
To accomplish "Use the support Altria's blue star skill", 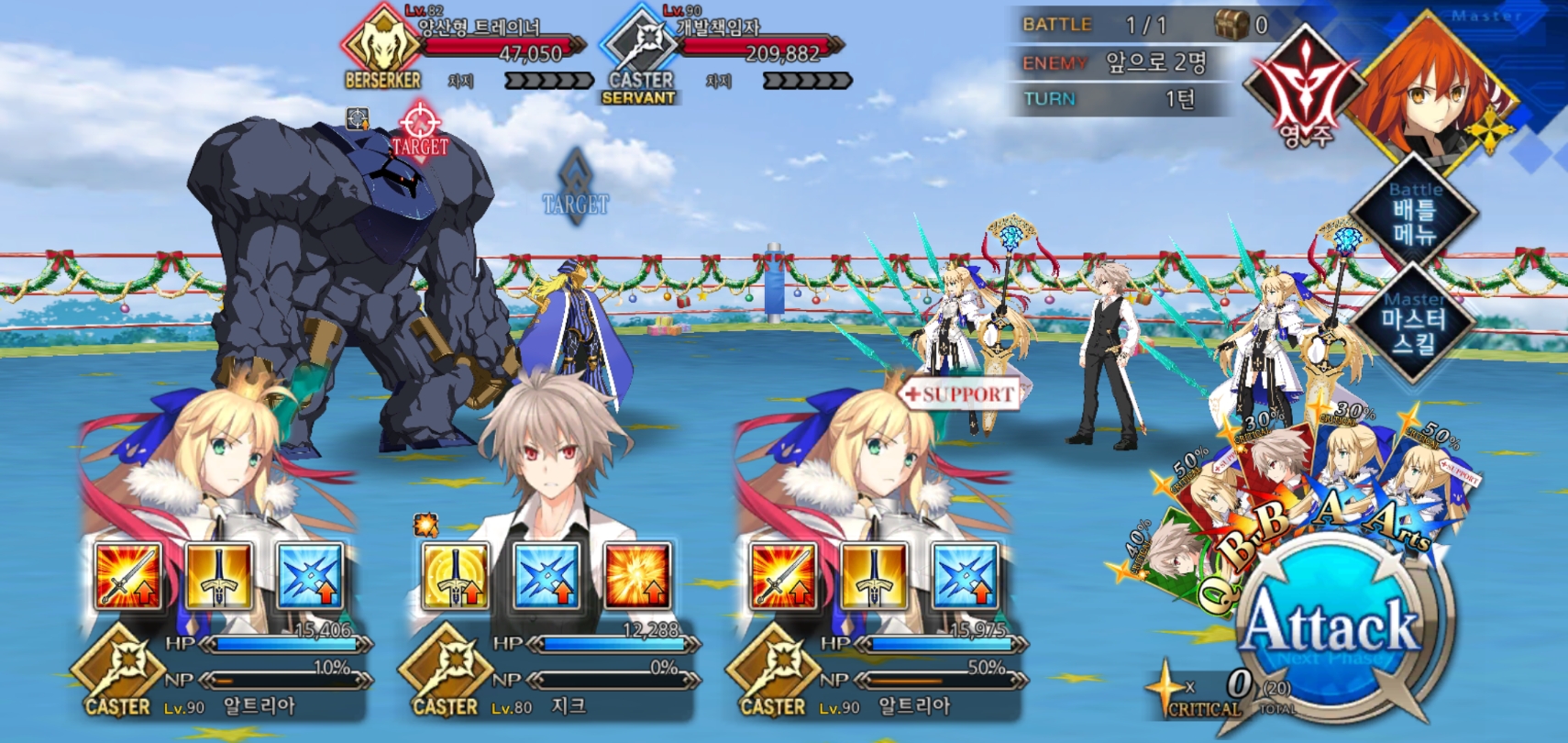I will [x=965, y=576].
